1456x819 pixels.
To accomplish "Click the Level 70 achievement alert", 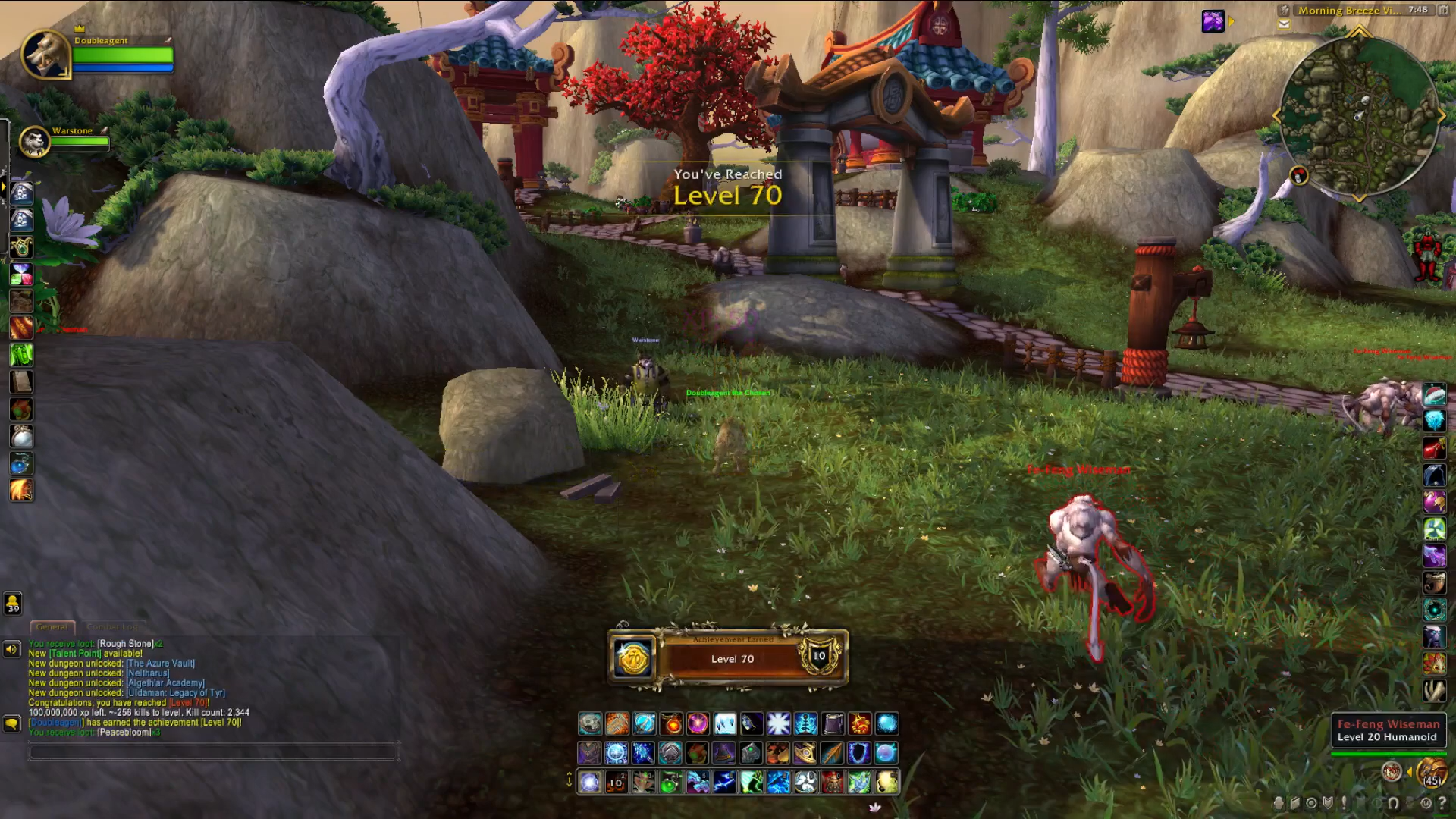I will (727, 658).
